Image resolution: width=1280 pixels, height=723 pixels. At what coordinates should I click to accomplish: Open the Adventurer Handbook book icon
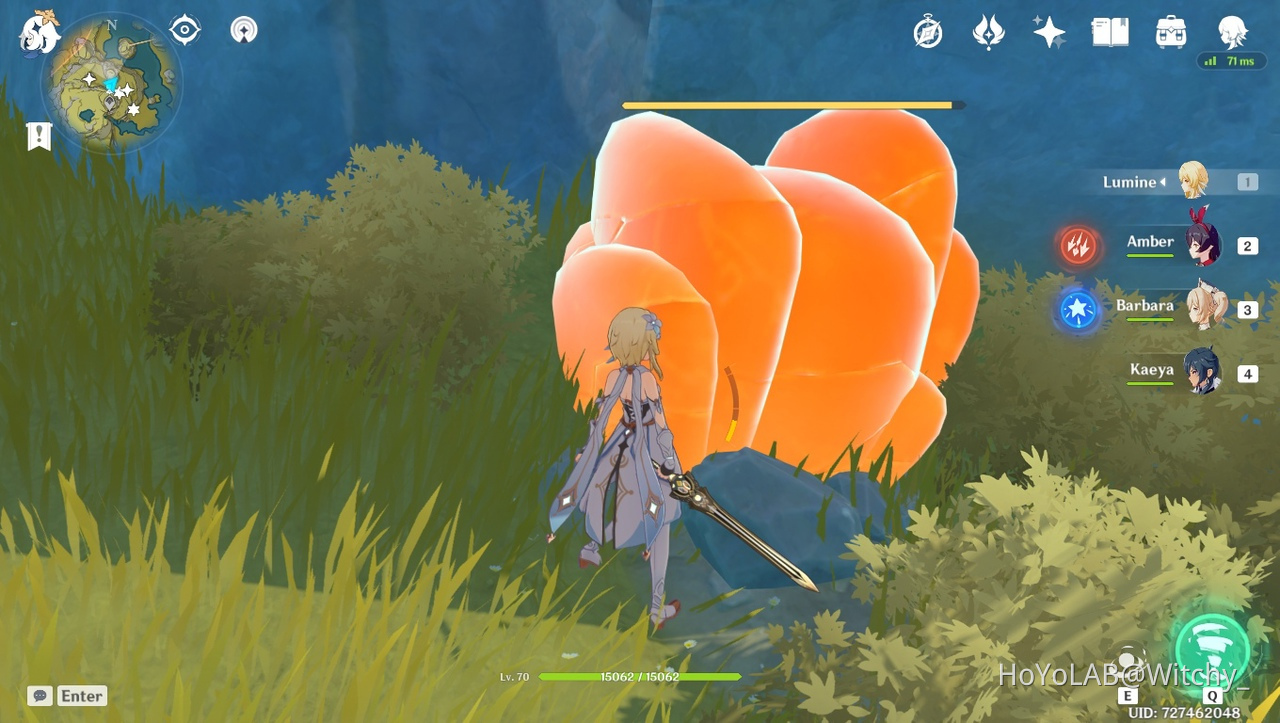(x=1109, y=32)
